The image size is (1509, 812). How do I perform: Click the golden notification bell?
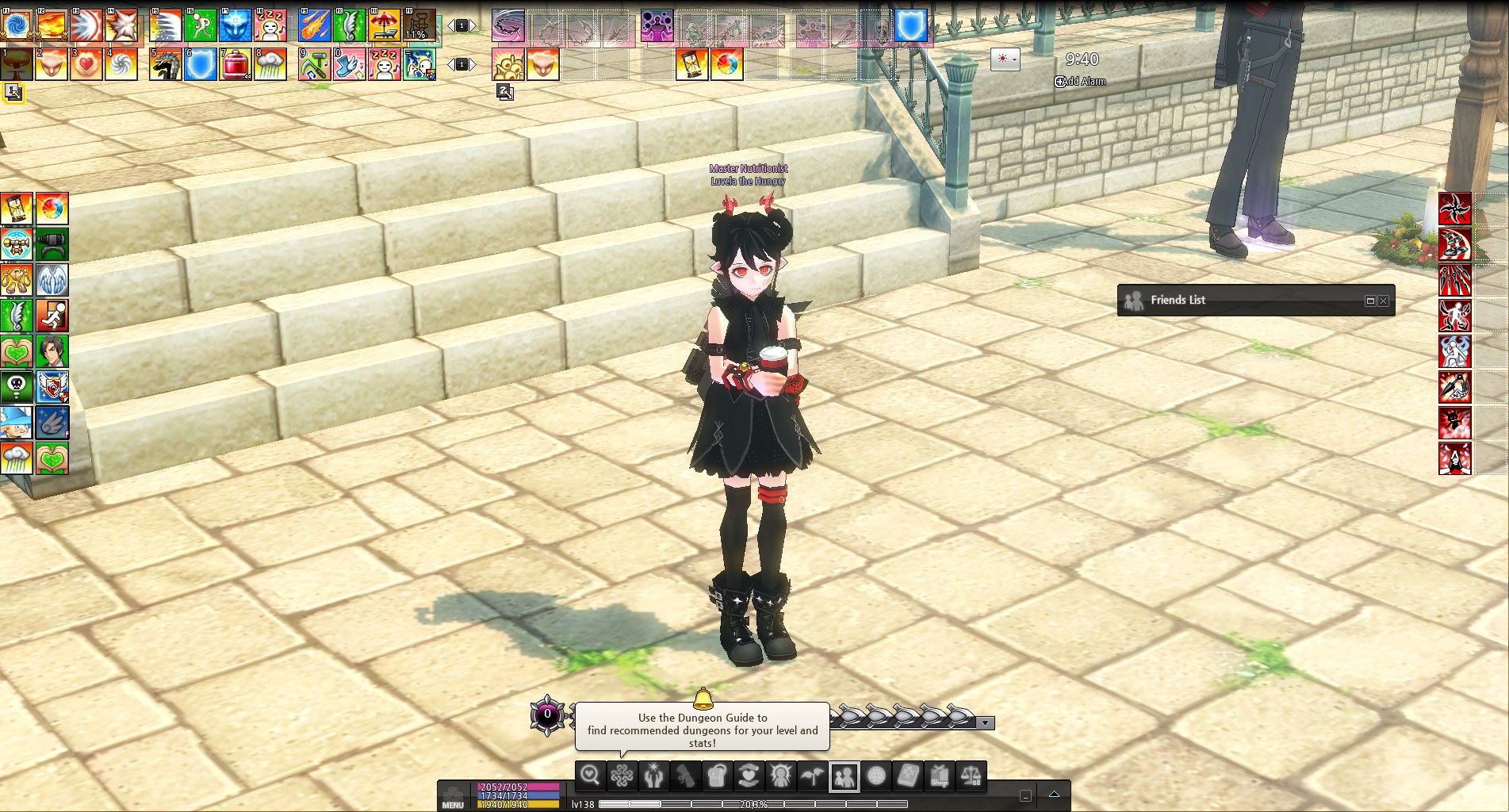coord(703,698)
